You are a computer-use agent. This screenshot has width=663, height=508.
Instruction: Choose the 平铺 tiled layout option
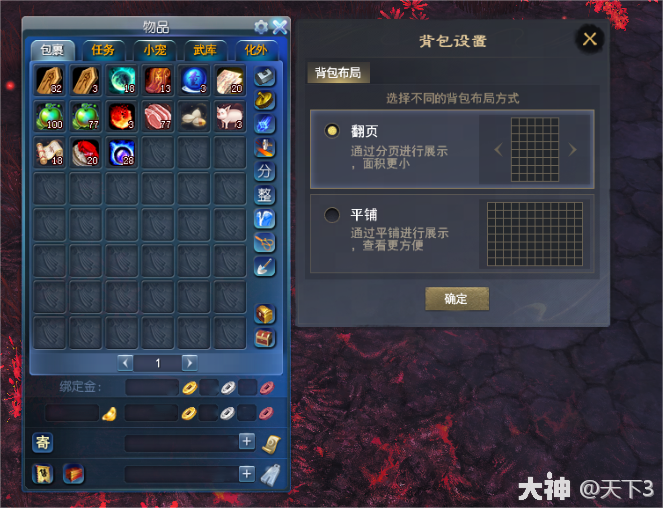332,215
